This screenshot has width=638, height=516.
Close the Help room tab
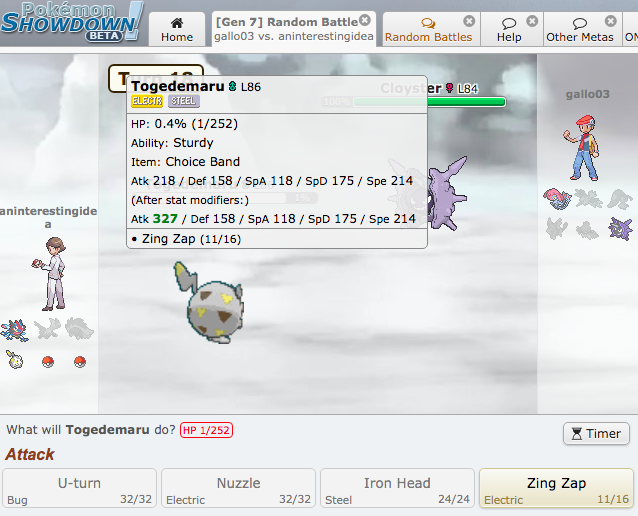tap(532, 21)
